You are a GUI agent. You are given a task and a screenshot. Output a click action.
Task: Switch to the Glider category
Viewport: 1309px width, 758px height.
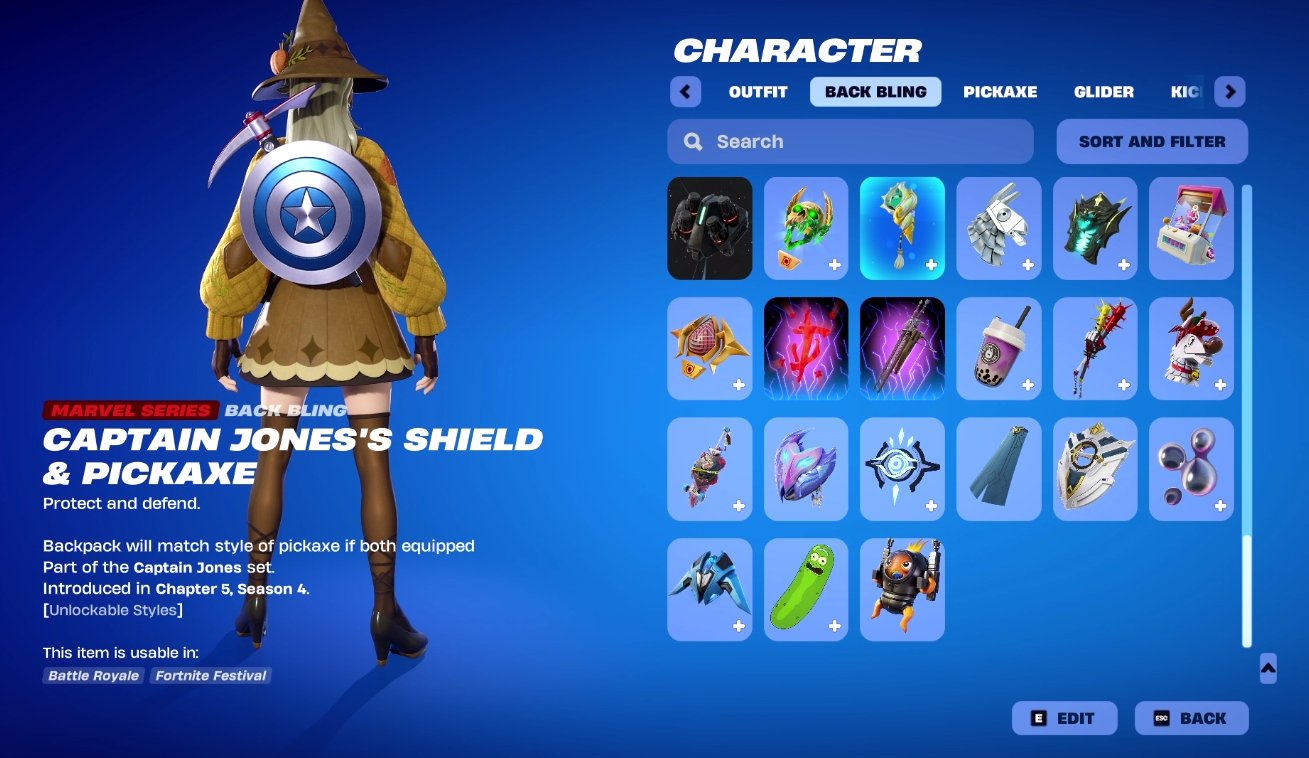click(x=1103, y=91)
